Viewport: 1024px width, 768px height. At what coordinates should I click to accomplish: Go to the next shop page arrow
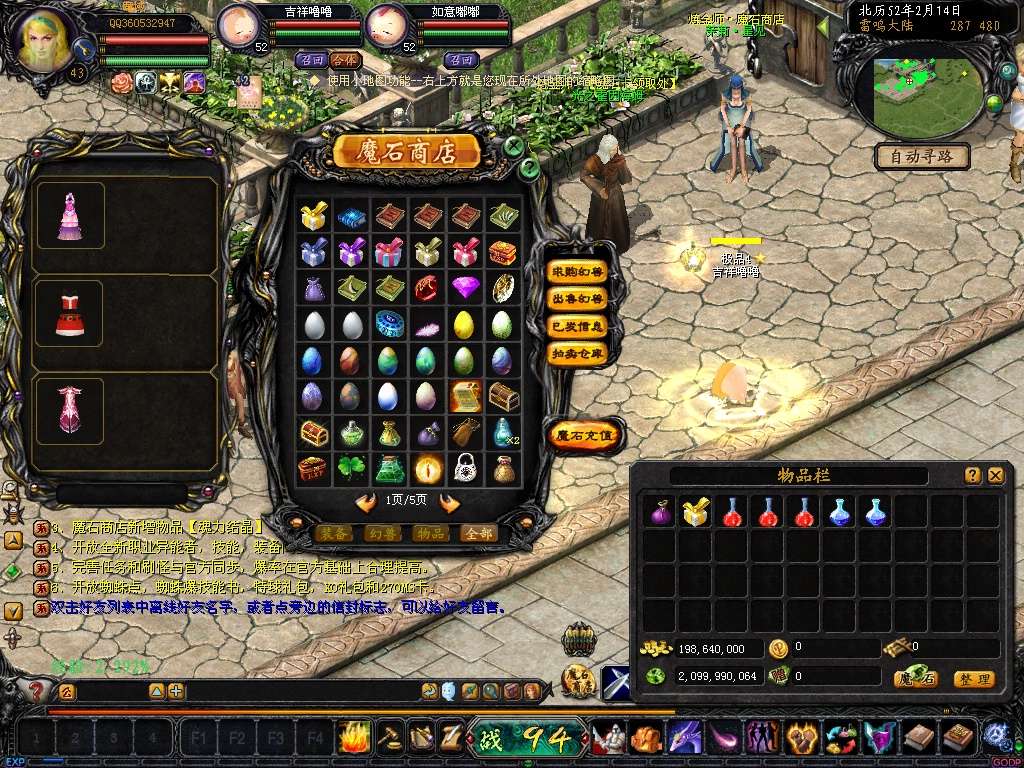(x=449, y=502)
